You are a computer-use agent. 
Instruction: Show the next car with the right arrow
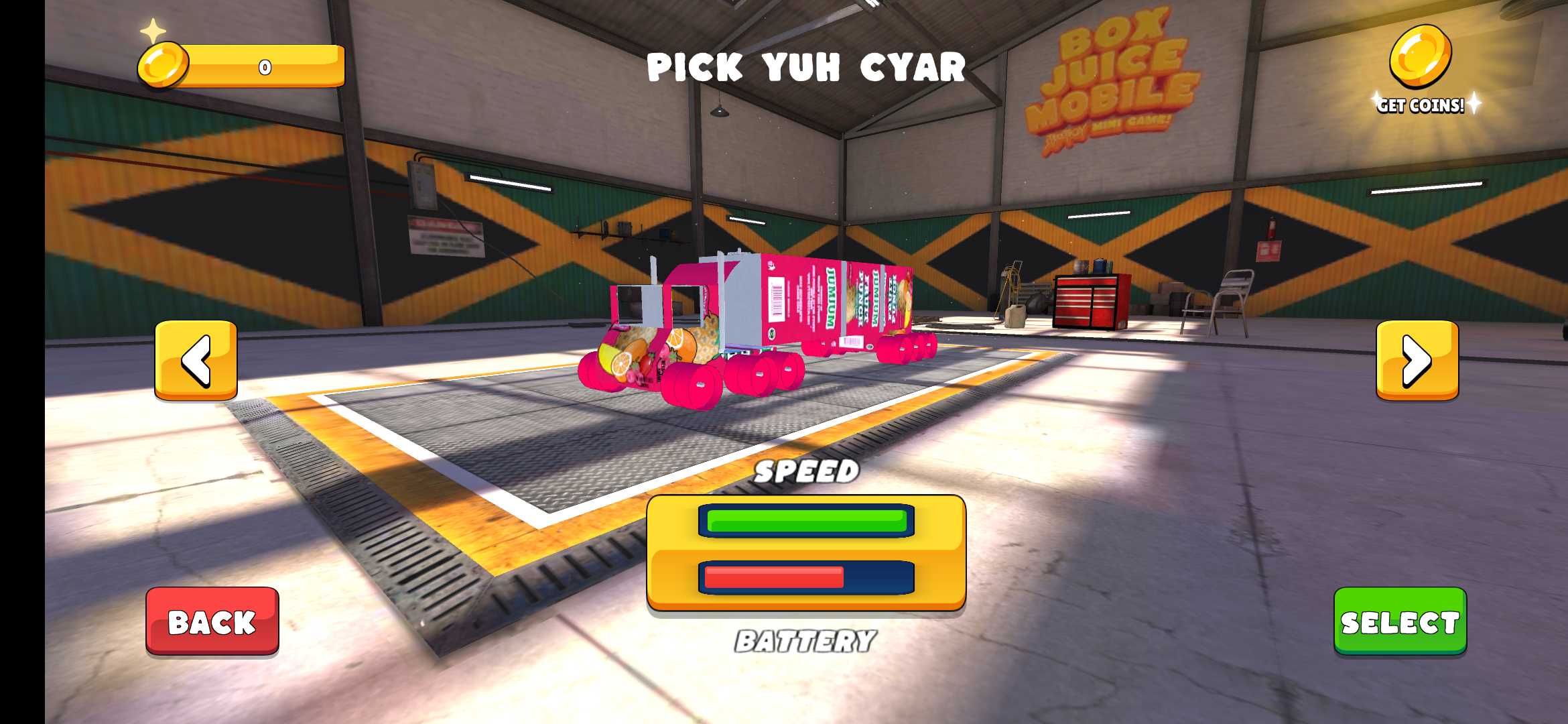1417,360
